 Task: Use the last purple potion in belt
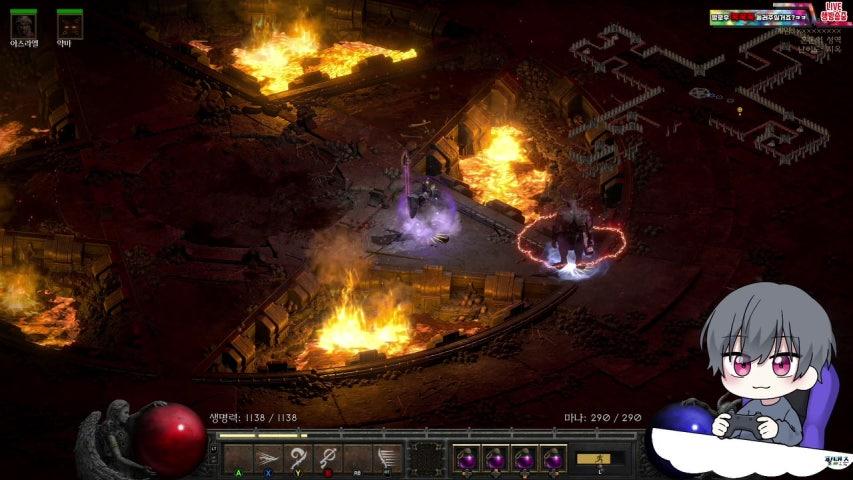(x=553, y=459)
